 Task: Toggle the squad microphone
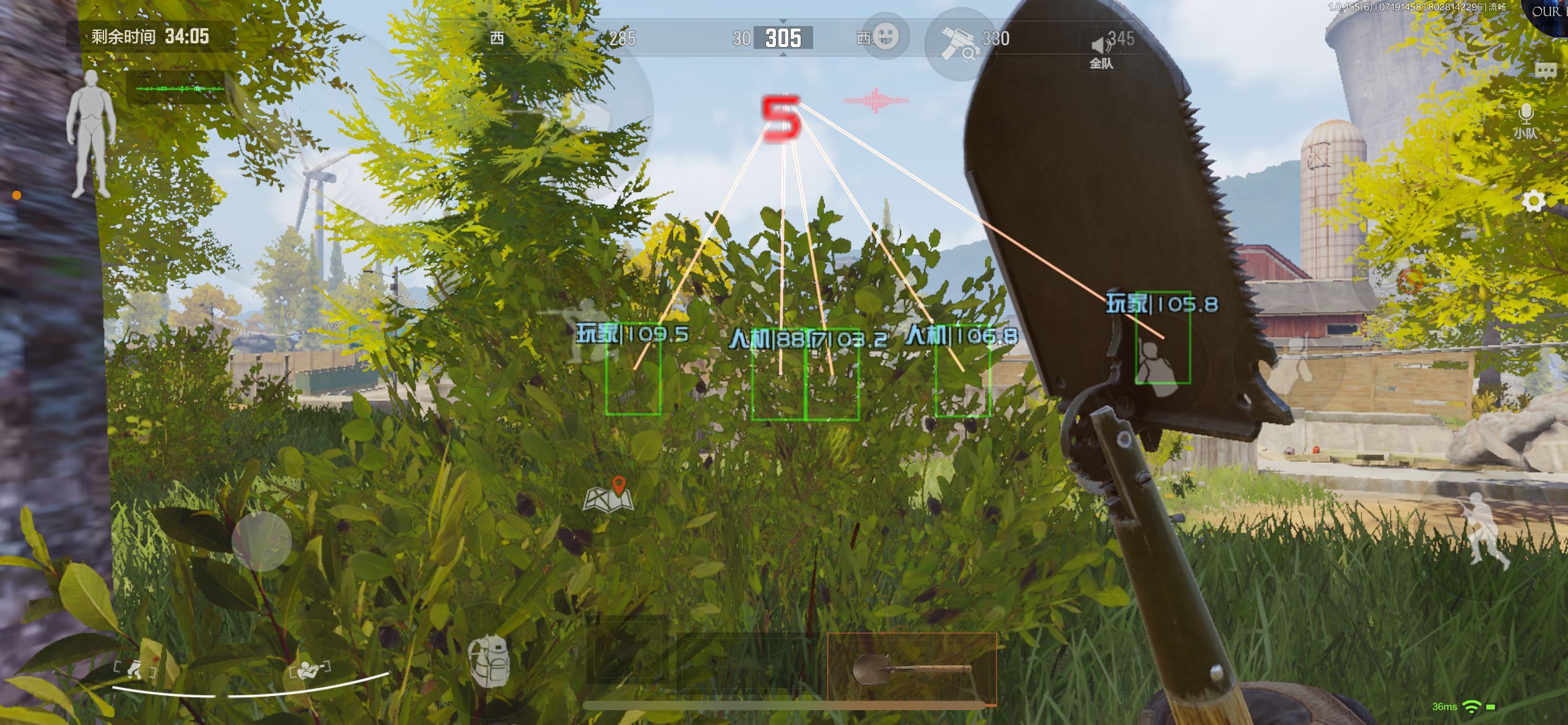point(1525,120)
